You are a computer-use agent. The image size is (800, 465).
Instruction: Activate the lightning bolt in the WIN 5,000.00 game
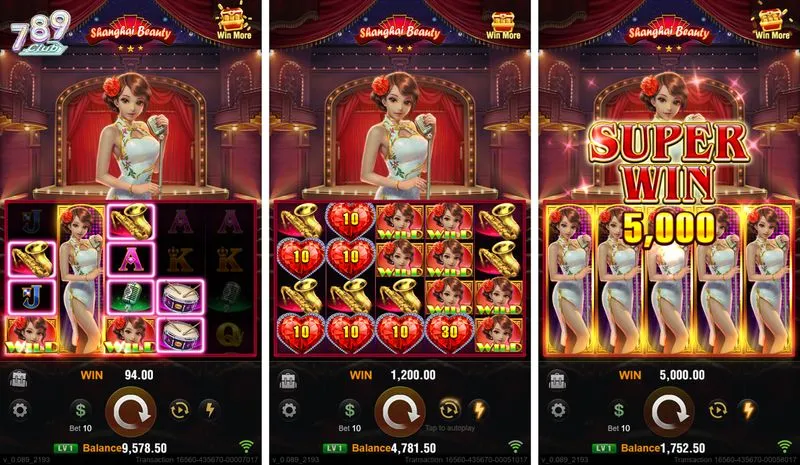(746, 408)
